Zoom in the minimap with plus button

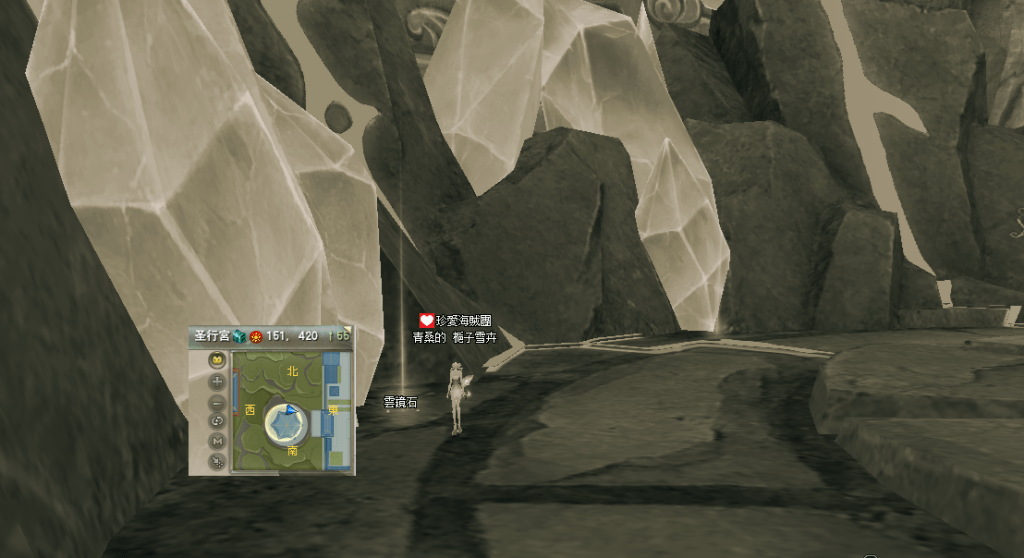pyautogui.click(x=217, y=381)
